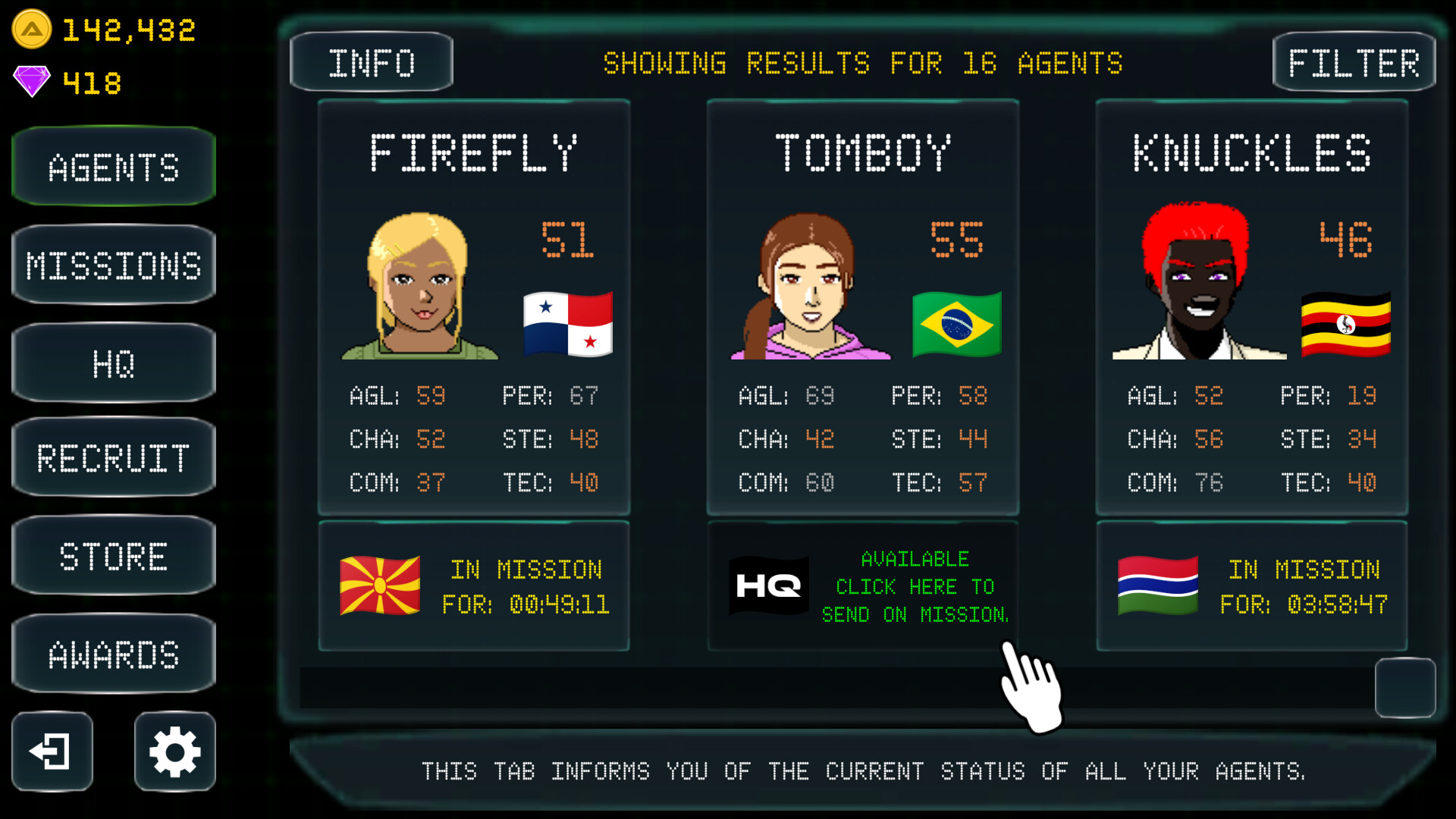
Task: Click the exit/logout icon
Action: point(51,752)
